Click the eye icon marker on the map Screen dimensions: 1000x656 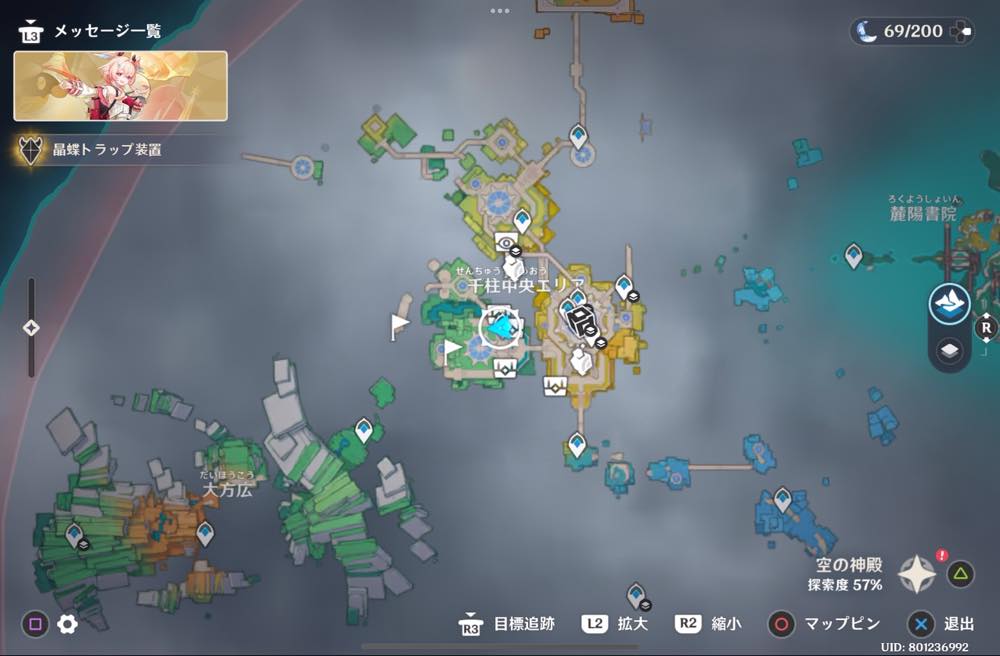[507, 242]
